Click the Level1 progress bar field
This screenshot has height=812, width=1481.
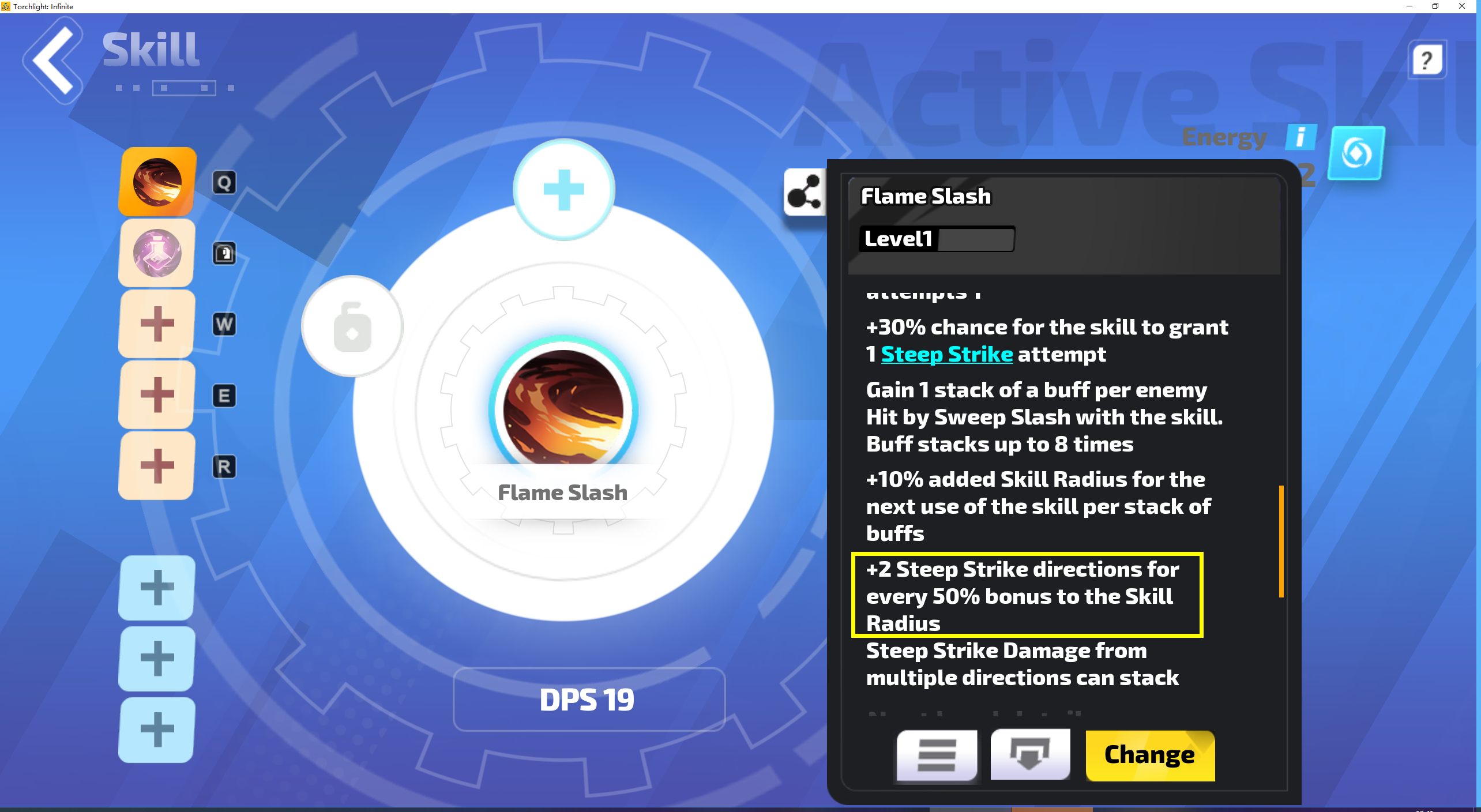(937, 239)
